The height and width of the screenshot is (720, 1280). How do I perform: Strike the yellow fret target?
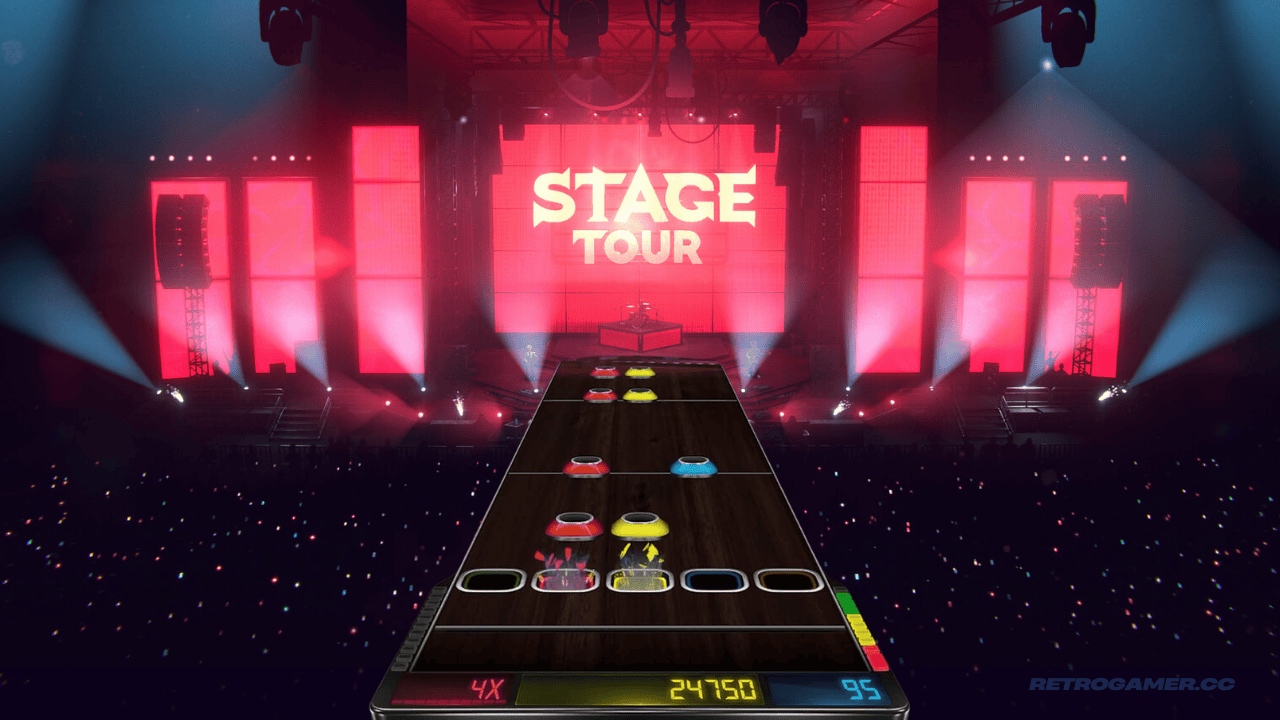640,580
